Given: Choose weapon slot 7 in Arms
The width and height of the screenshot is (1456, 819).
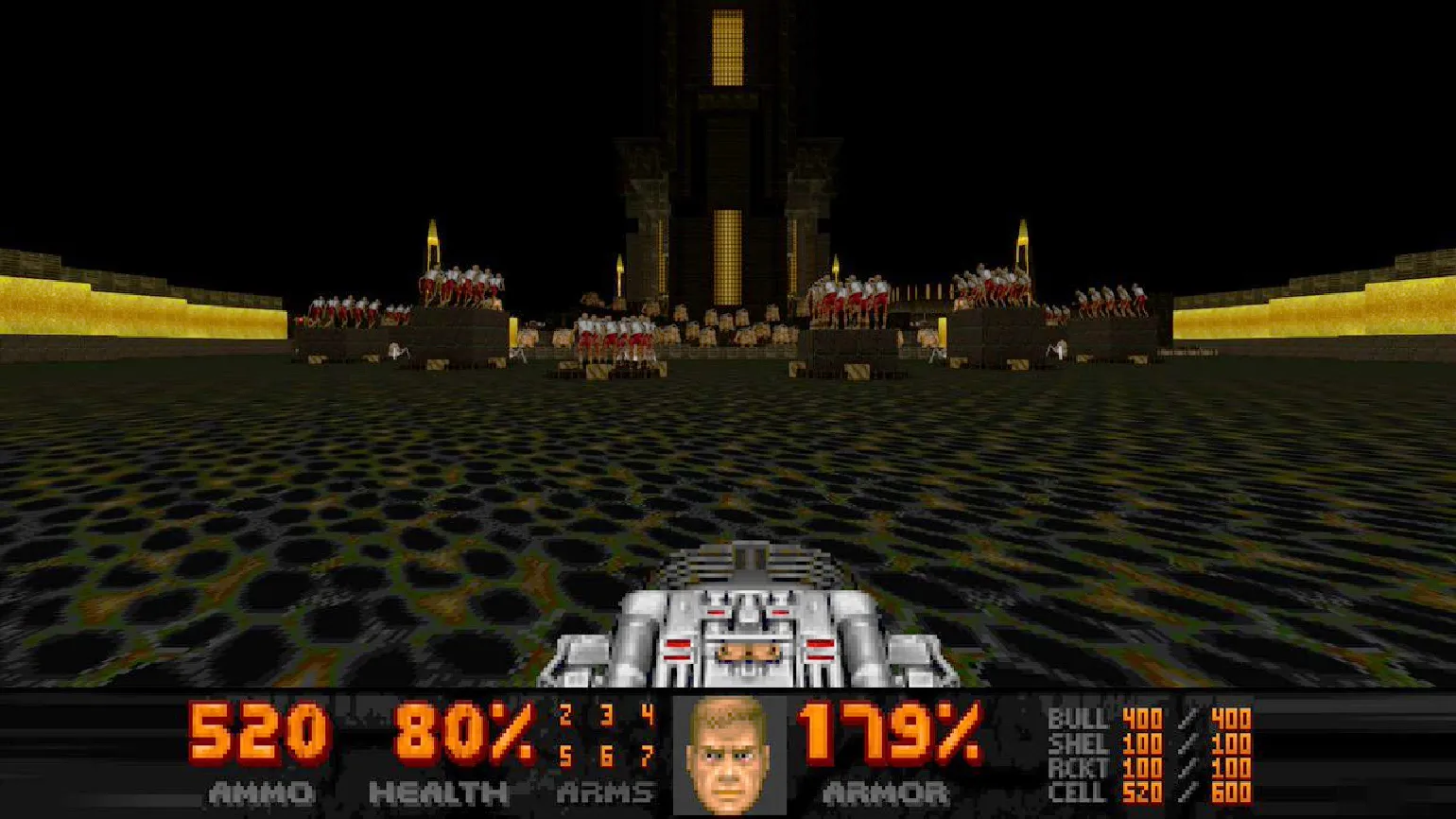Looking at the screenshot, I should [x=647, y=756].
